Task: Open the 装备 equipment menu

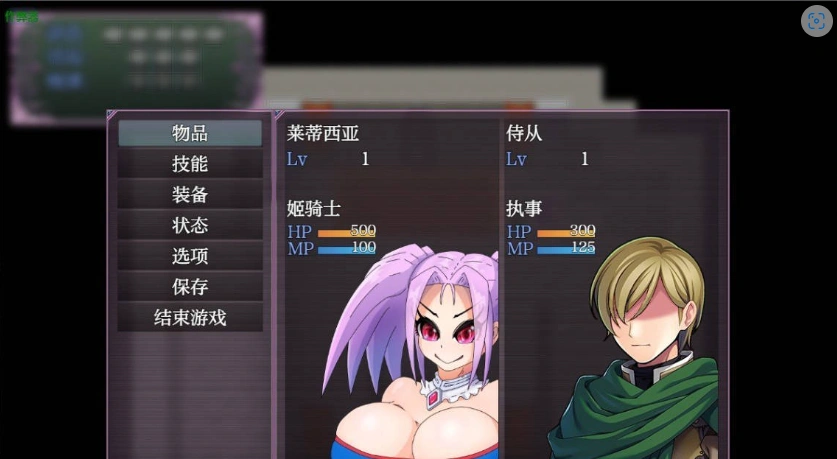Action: (190, 195)
